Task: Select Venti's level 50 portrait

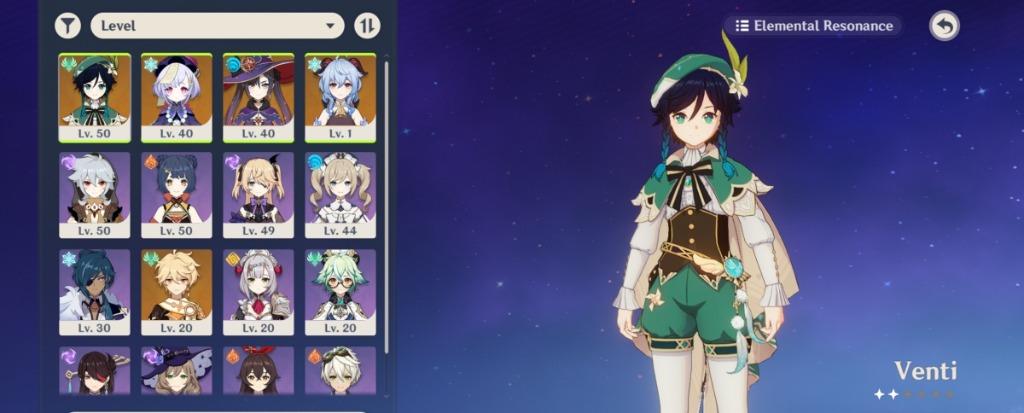Action: coord(94,97)
